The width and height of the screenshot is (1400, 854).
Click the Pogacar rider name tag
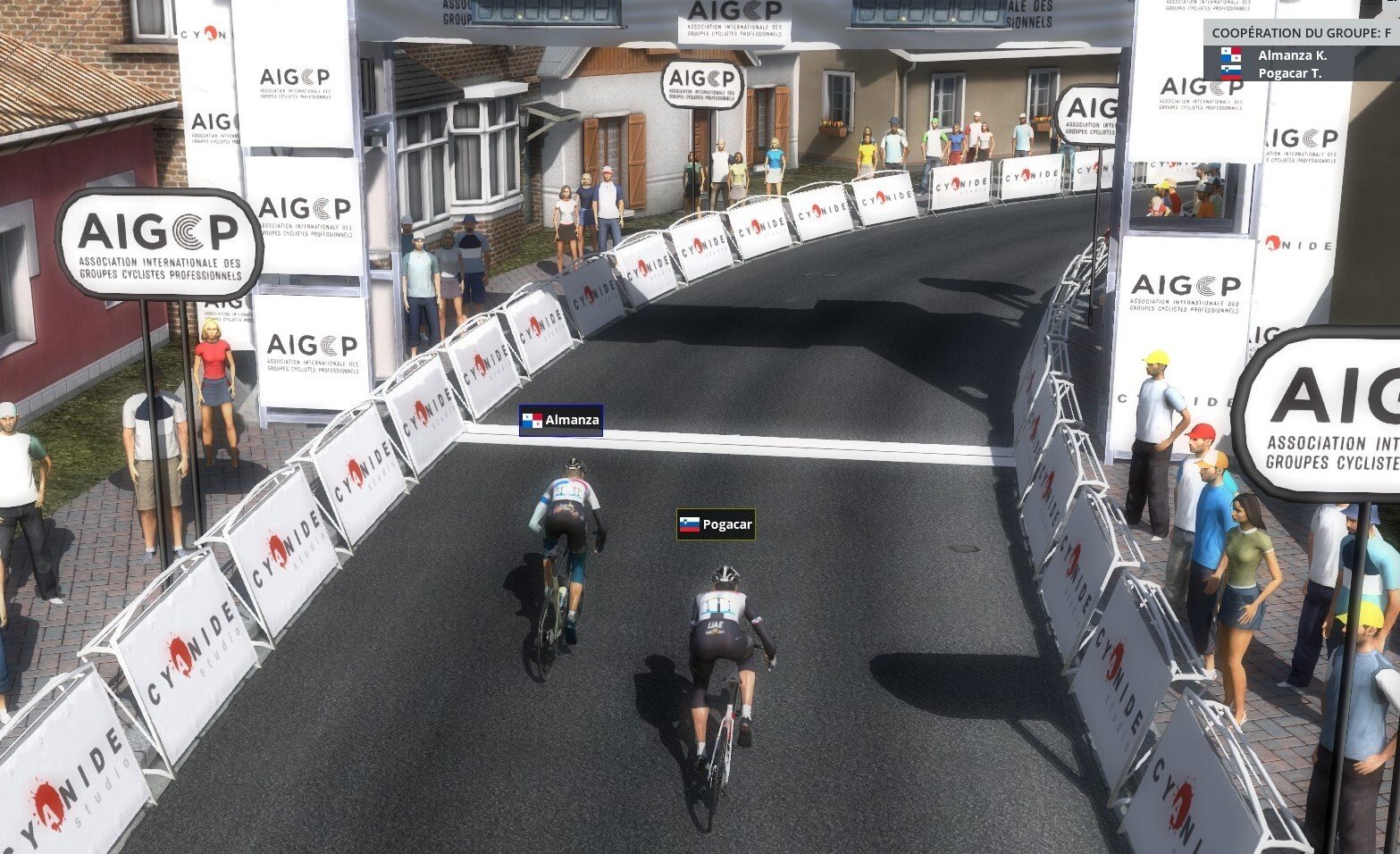coord(716,524)
